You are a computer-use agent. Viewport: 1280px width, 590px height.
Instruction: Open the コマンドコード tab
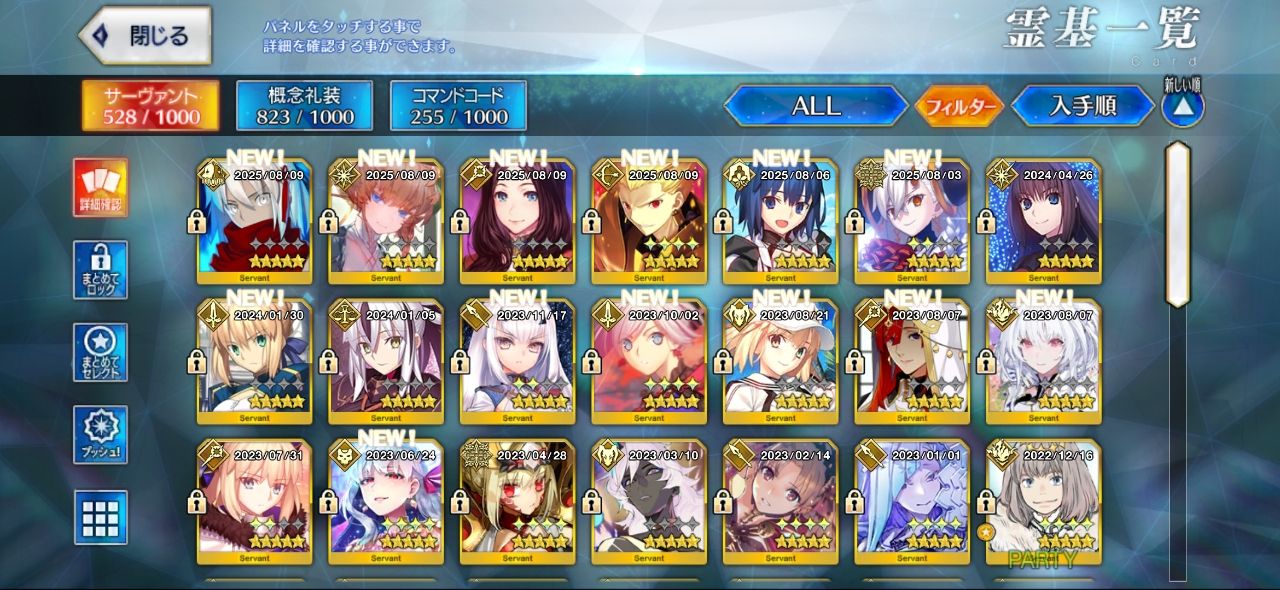pyautogui.click(x=458, y=106)
